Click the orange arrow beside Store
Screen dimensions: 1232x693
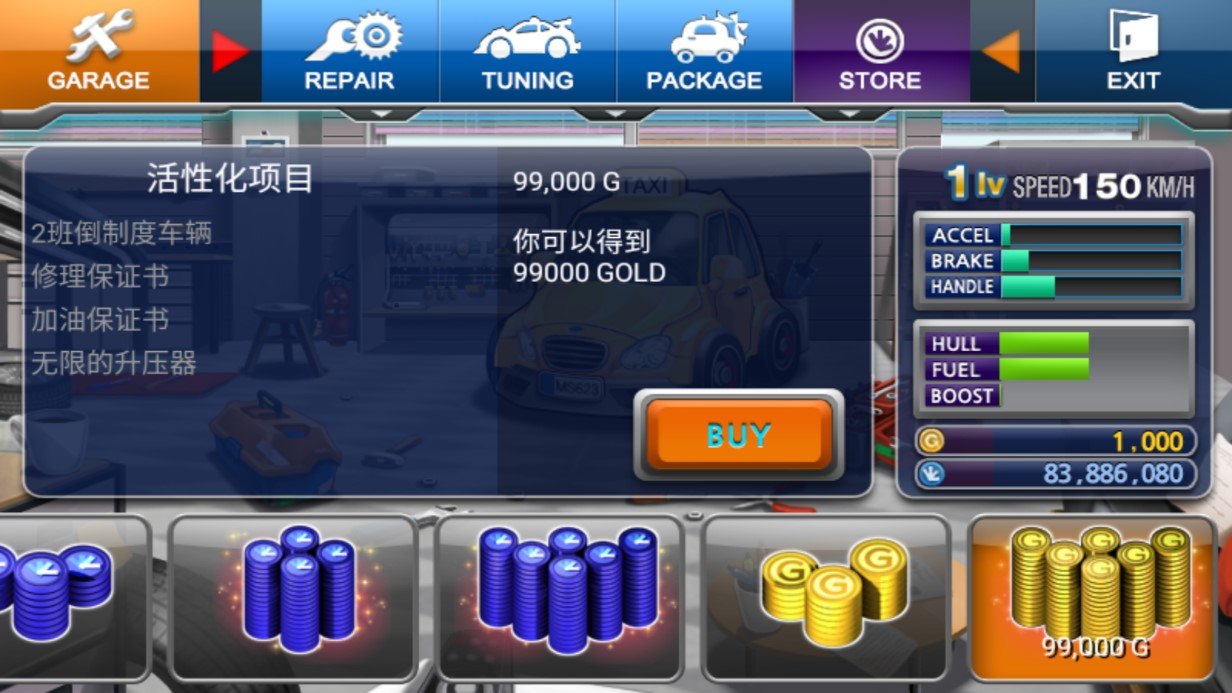point(1002,51)
